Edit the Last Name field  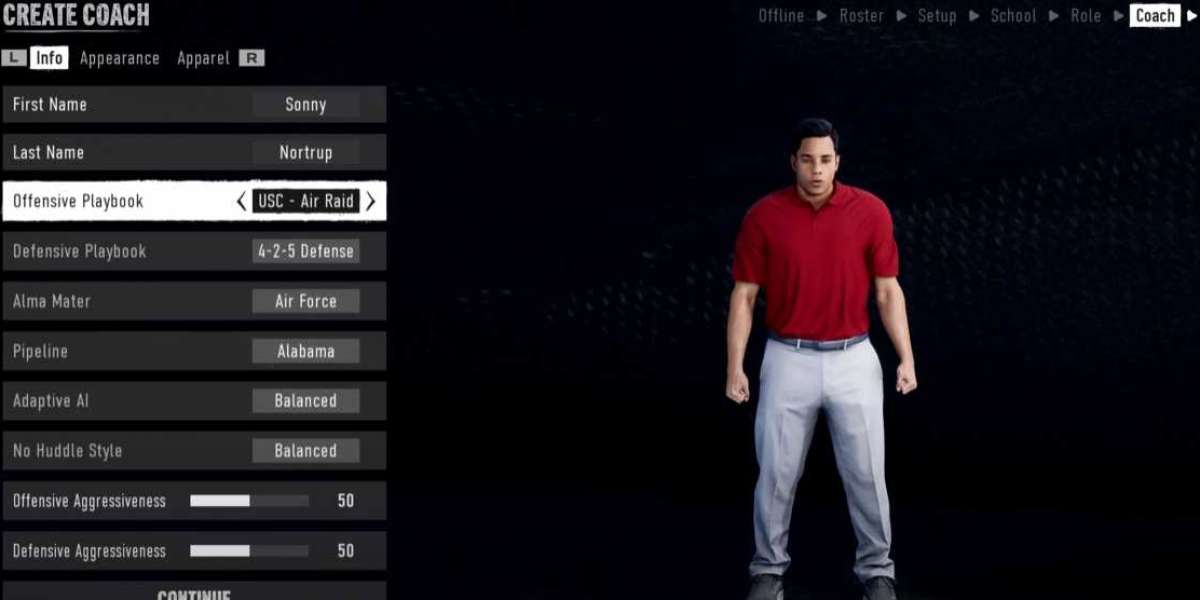305,153
